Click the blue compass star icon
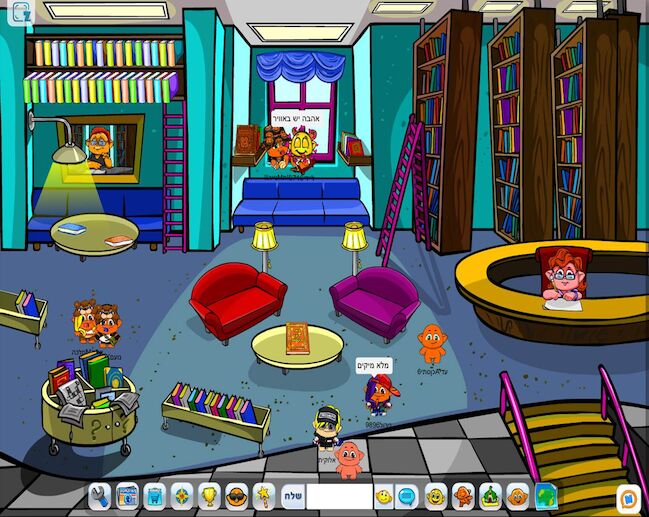Image resolution: width=649 pixels, height=517 pixels. pos(182,495)
